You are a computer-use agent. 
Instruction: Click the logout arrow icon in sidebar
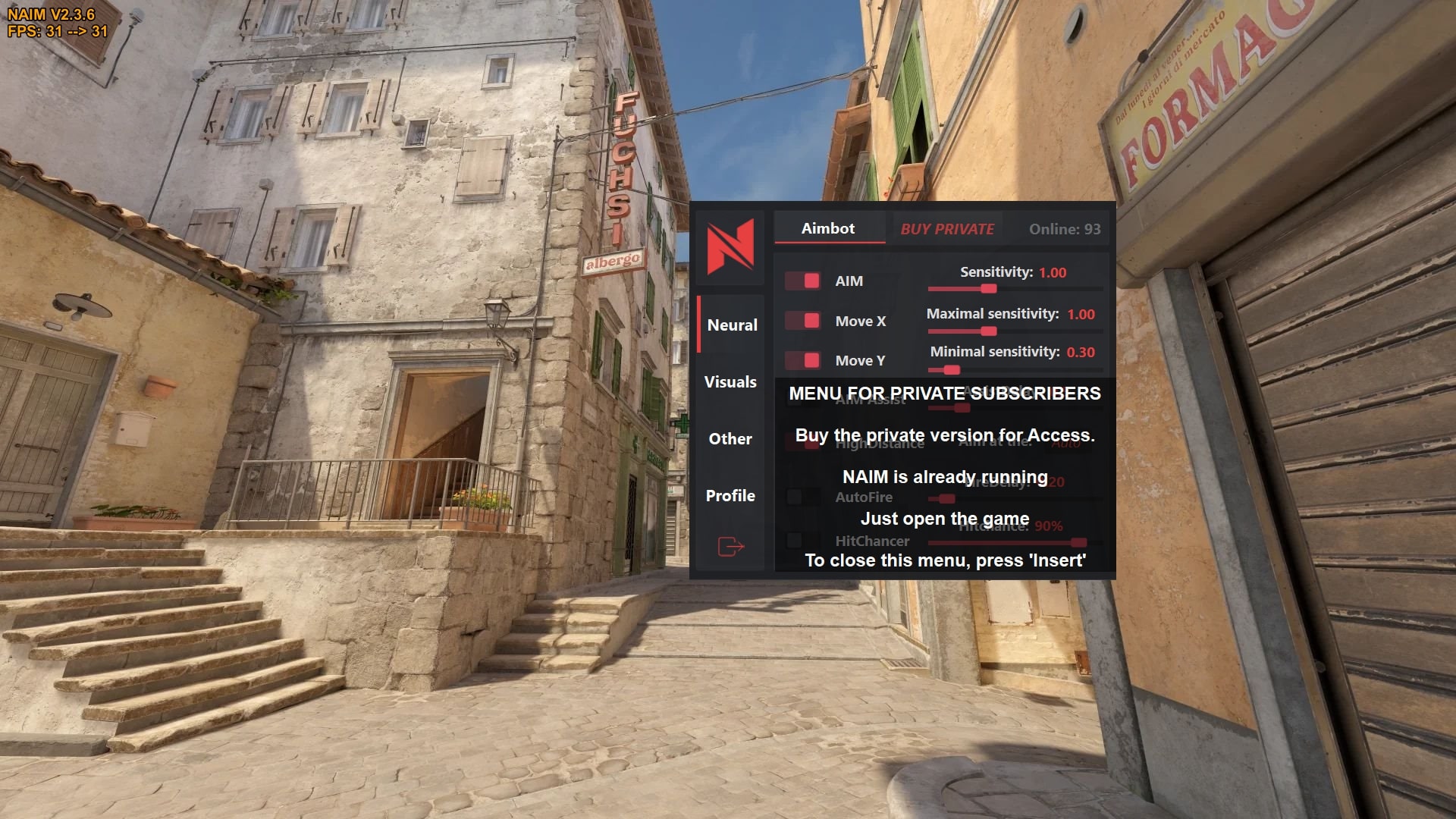(x=730, y=544)
